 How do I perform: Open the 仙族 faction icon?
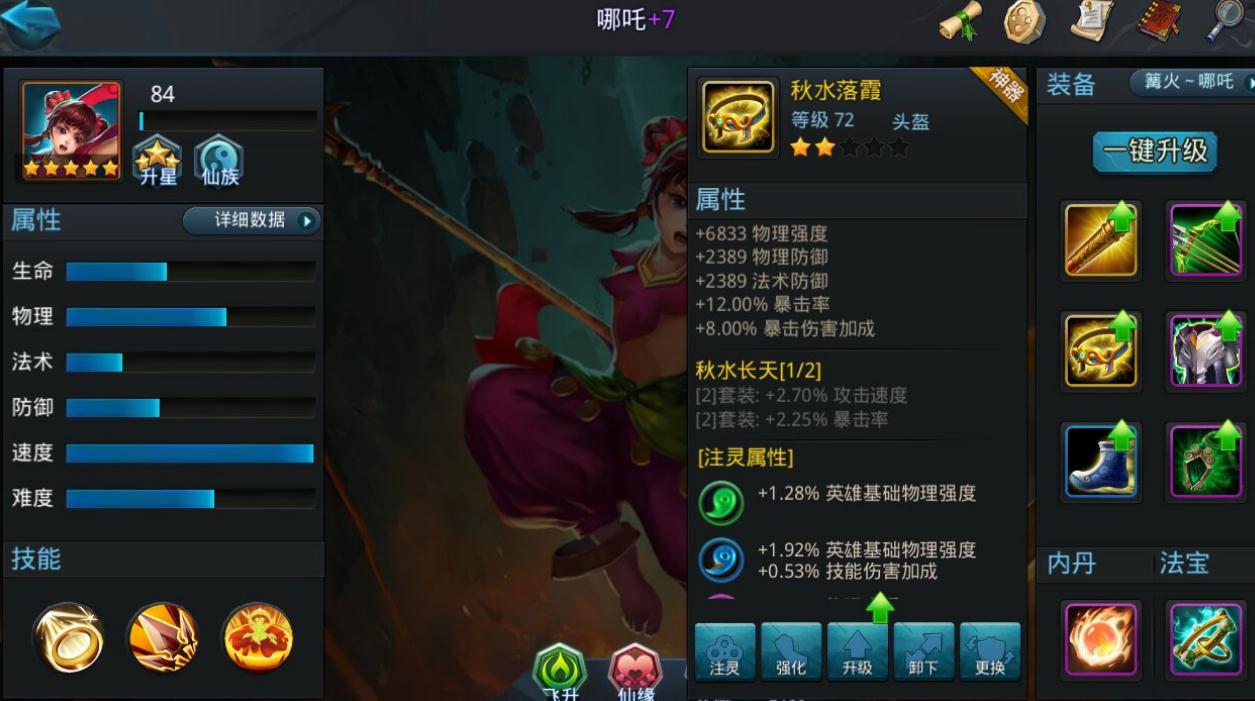click(218, 162)
